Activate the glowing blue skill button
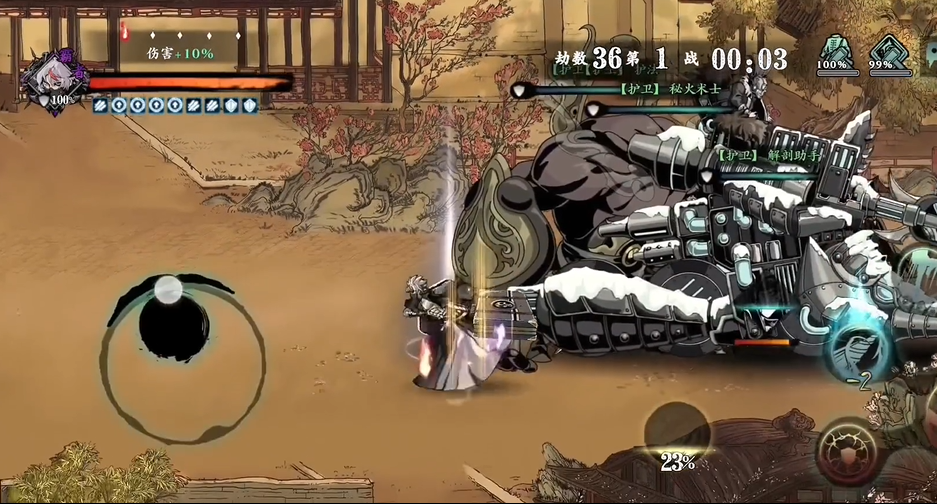The image size is (937, 504). point(856,345)
